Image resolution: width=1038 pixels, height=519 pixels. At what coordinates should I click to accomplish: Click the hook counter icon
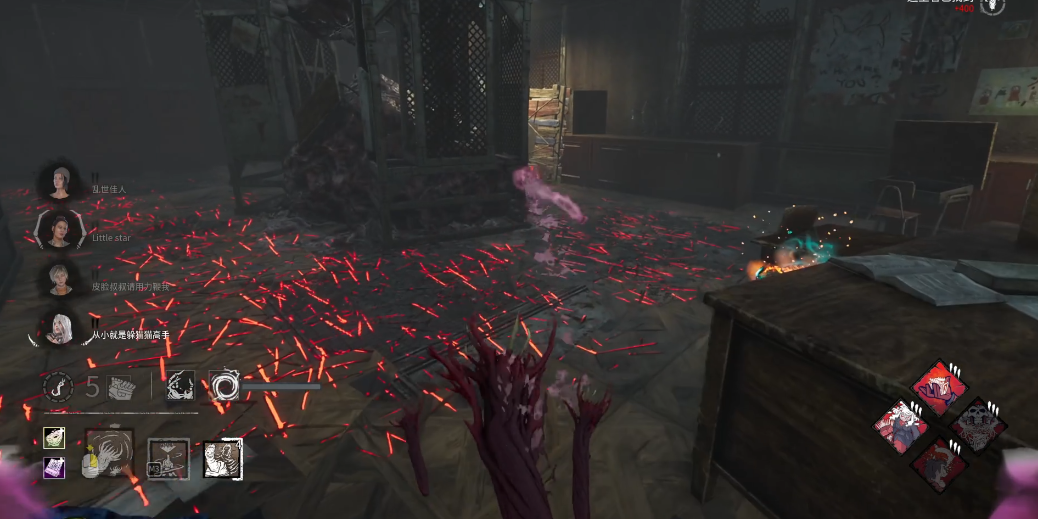pyautogui.click(x=57, y=386)
